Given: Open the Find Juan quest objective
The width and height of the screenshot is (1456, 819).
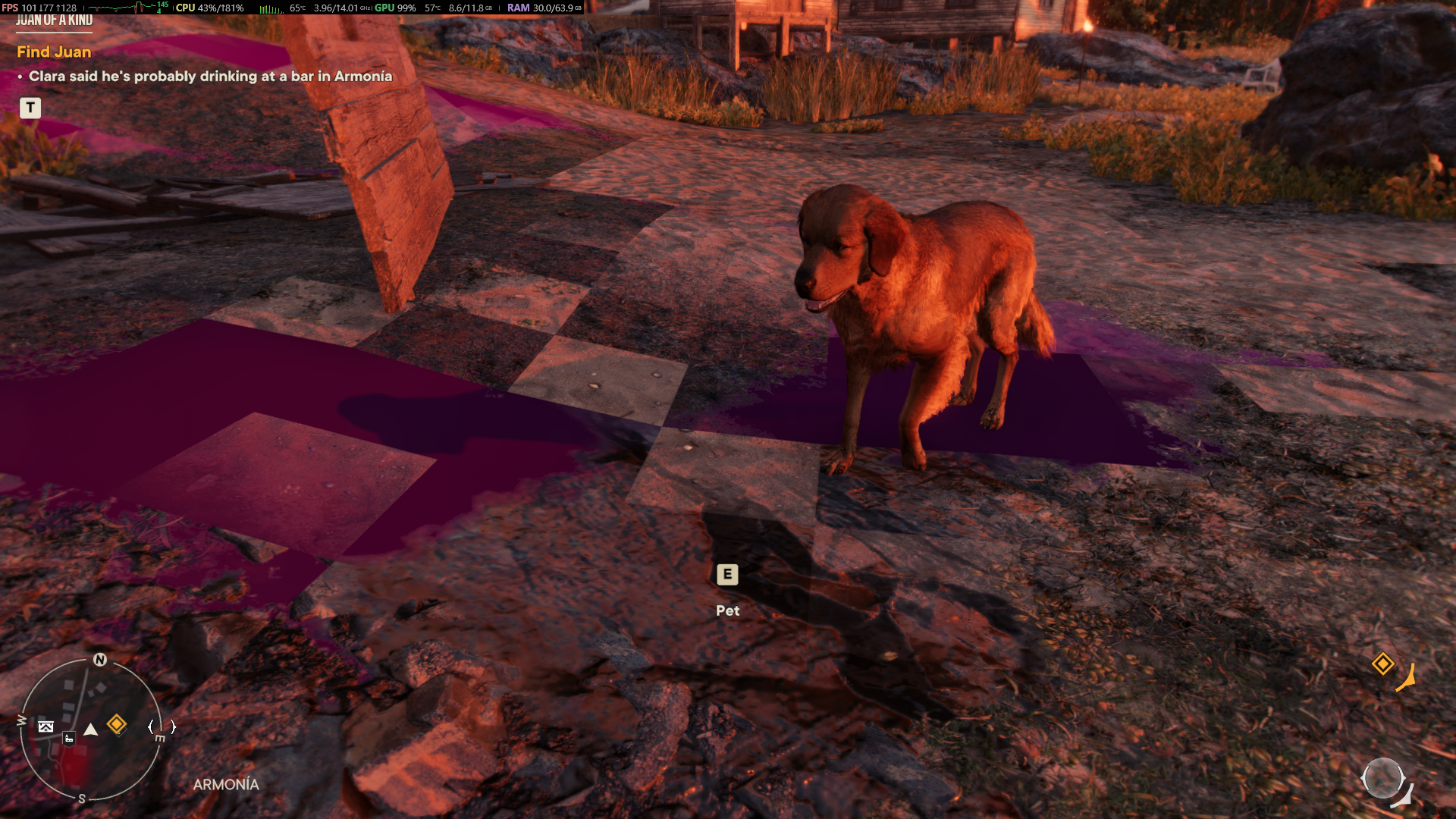Looking at the screenshot, I should coord(54,52).
